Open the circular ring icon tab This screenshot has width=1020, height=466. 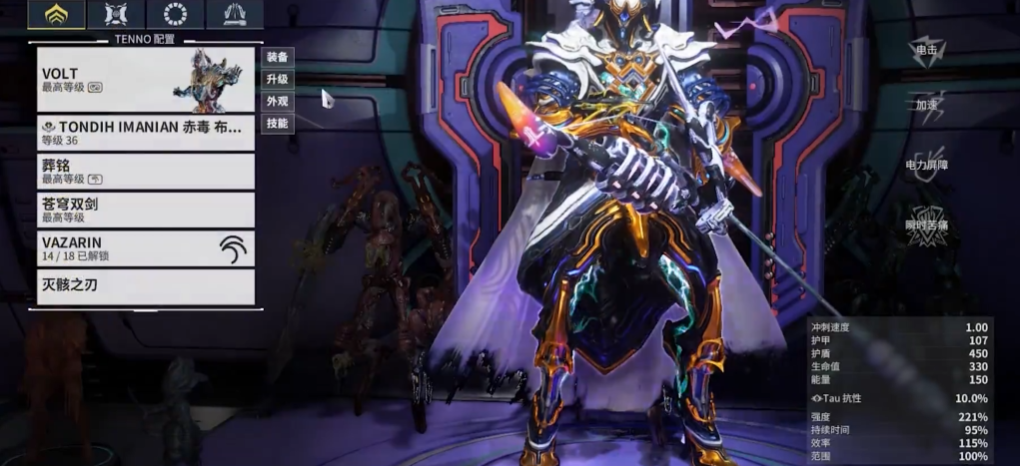pyautogui.click(x=175, y=14)
